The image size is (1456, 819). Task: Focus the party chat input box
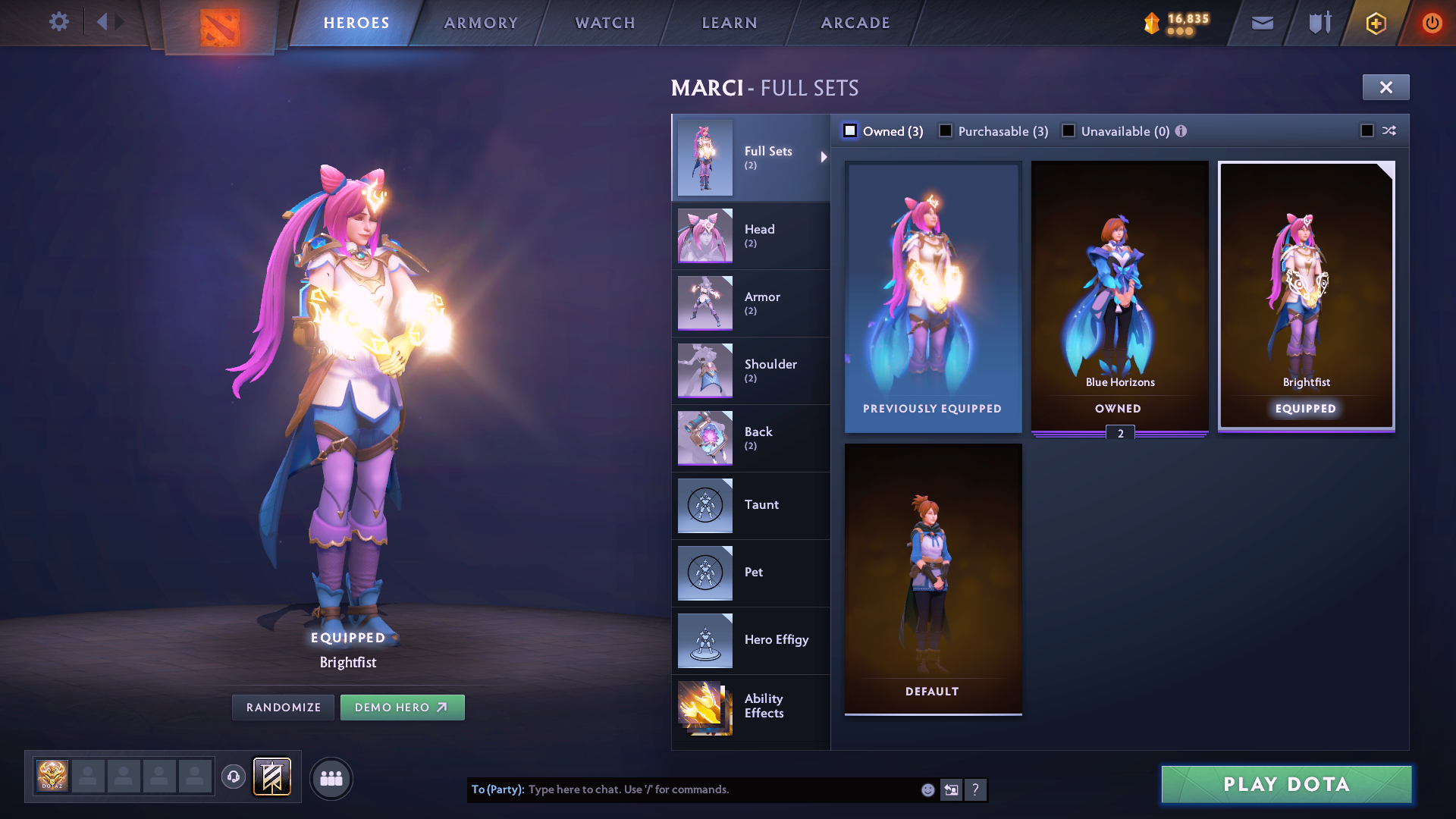(720, 789)
